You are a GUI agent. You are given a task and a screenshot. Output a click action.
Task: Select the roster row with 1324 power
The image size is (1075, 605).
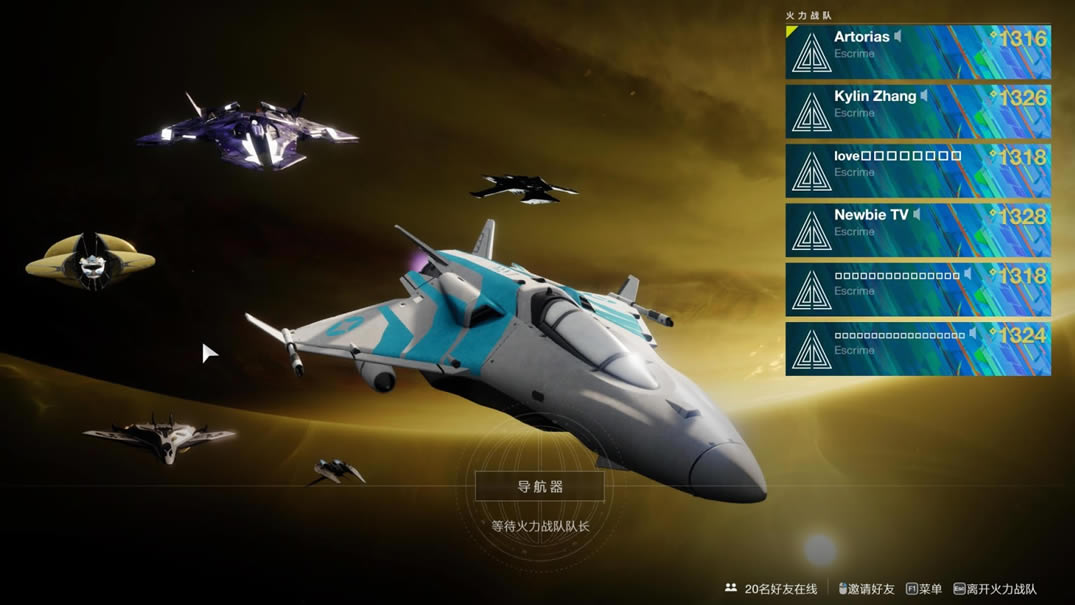(x=917, y=348)
